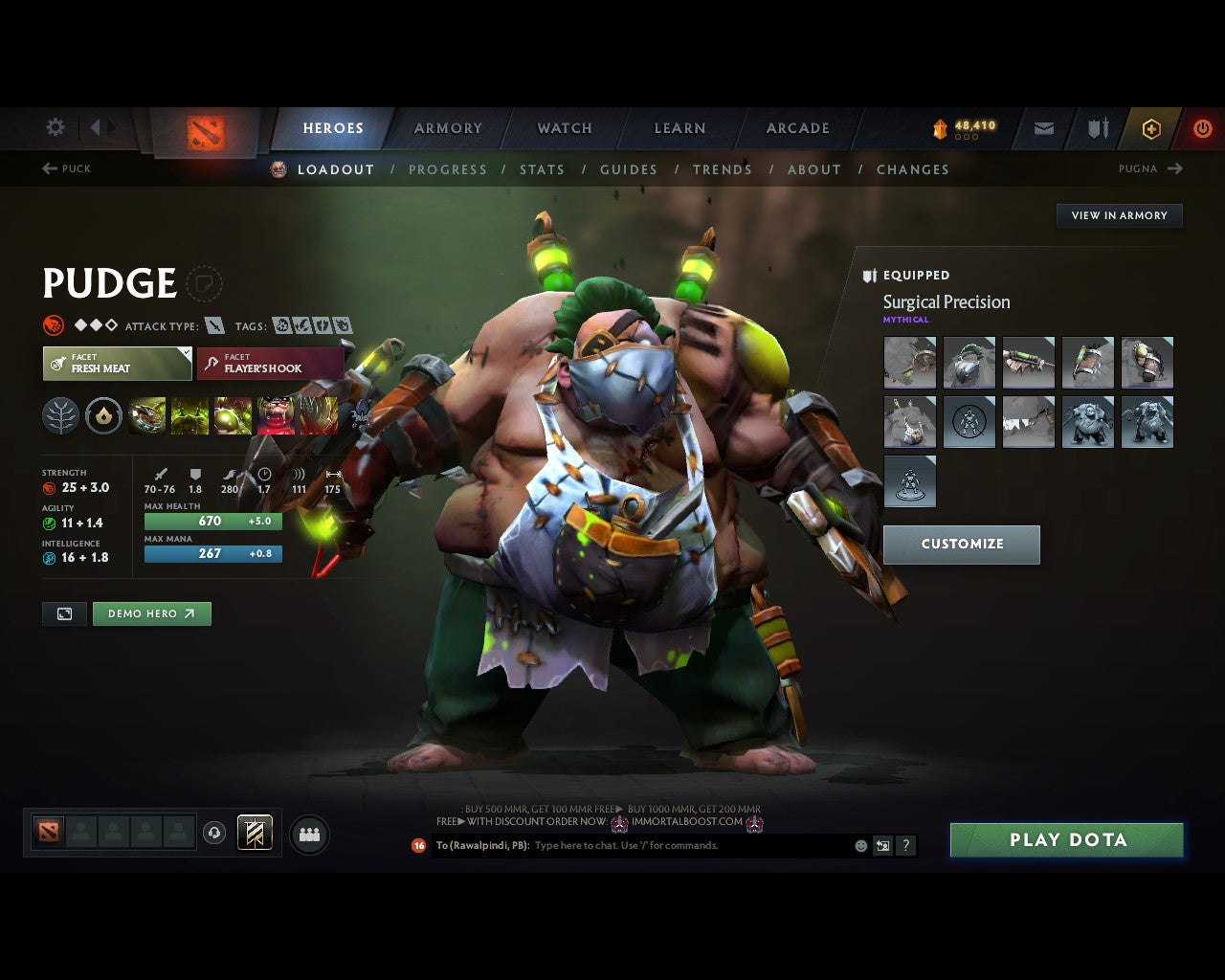Expand the battle pass level dots
The width and height of the screenshot is (1225, 980).
click(965, 137)
